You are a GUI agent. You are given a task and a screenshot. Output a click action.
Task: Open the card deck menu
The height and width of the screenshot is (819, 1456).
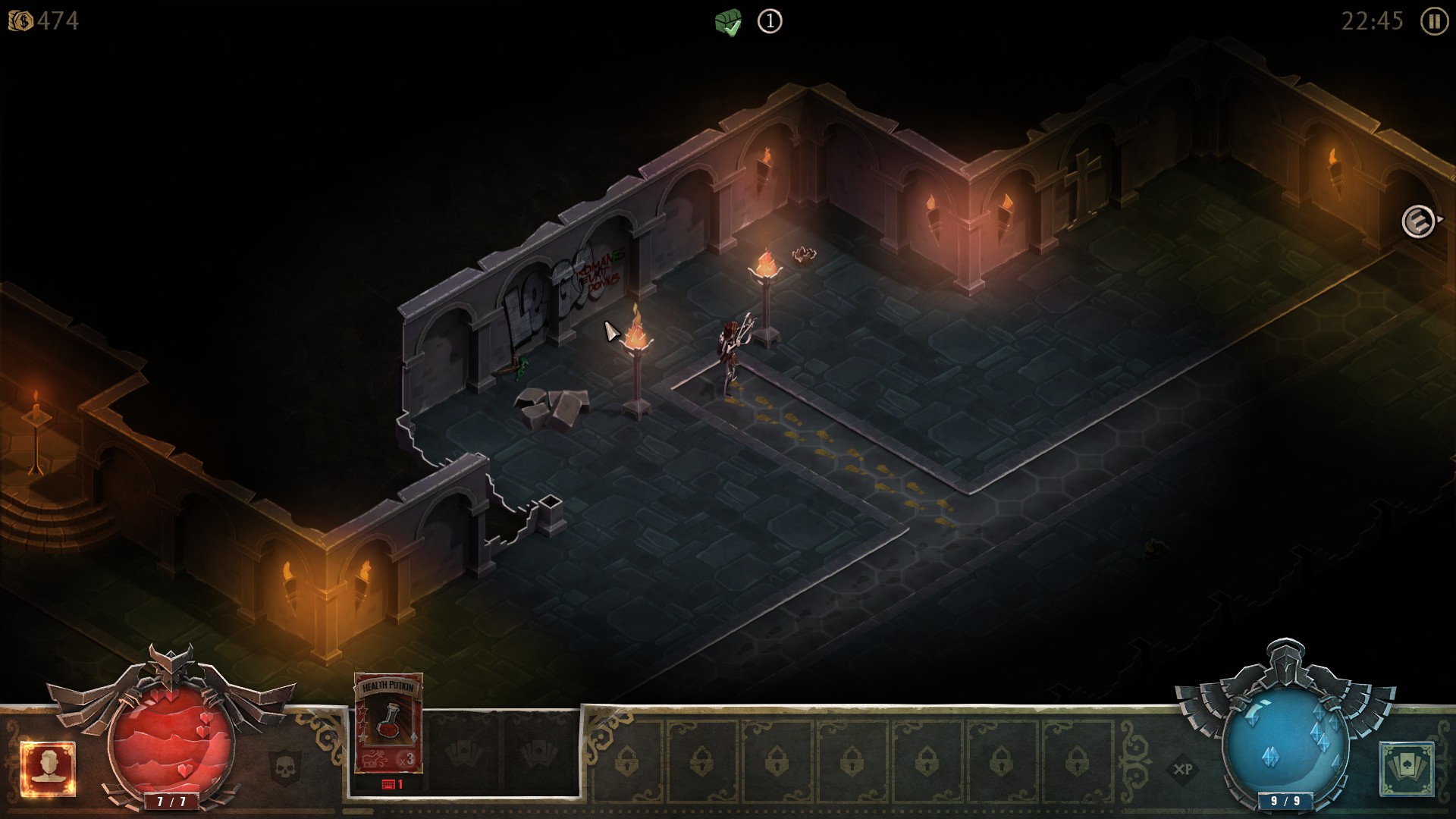1407,769
